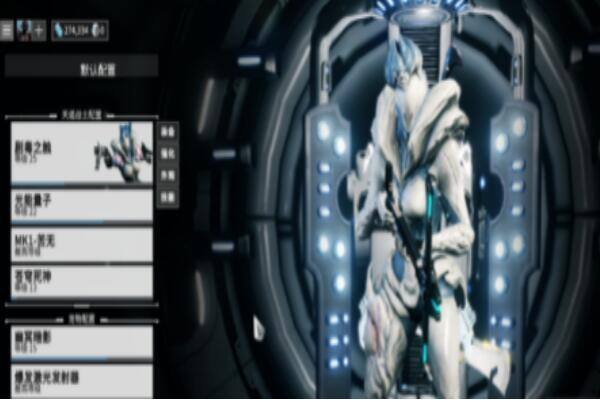The height and width of the screenshot is (402, 600).
Task: Open the 外观 appearance button beside the Warframe
Action: [x=168, y=175]
